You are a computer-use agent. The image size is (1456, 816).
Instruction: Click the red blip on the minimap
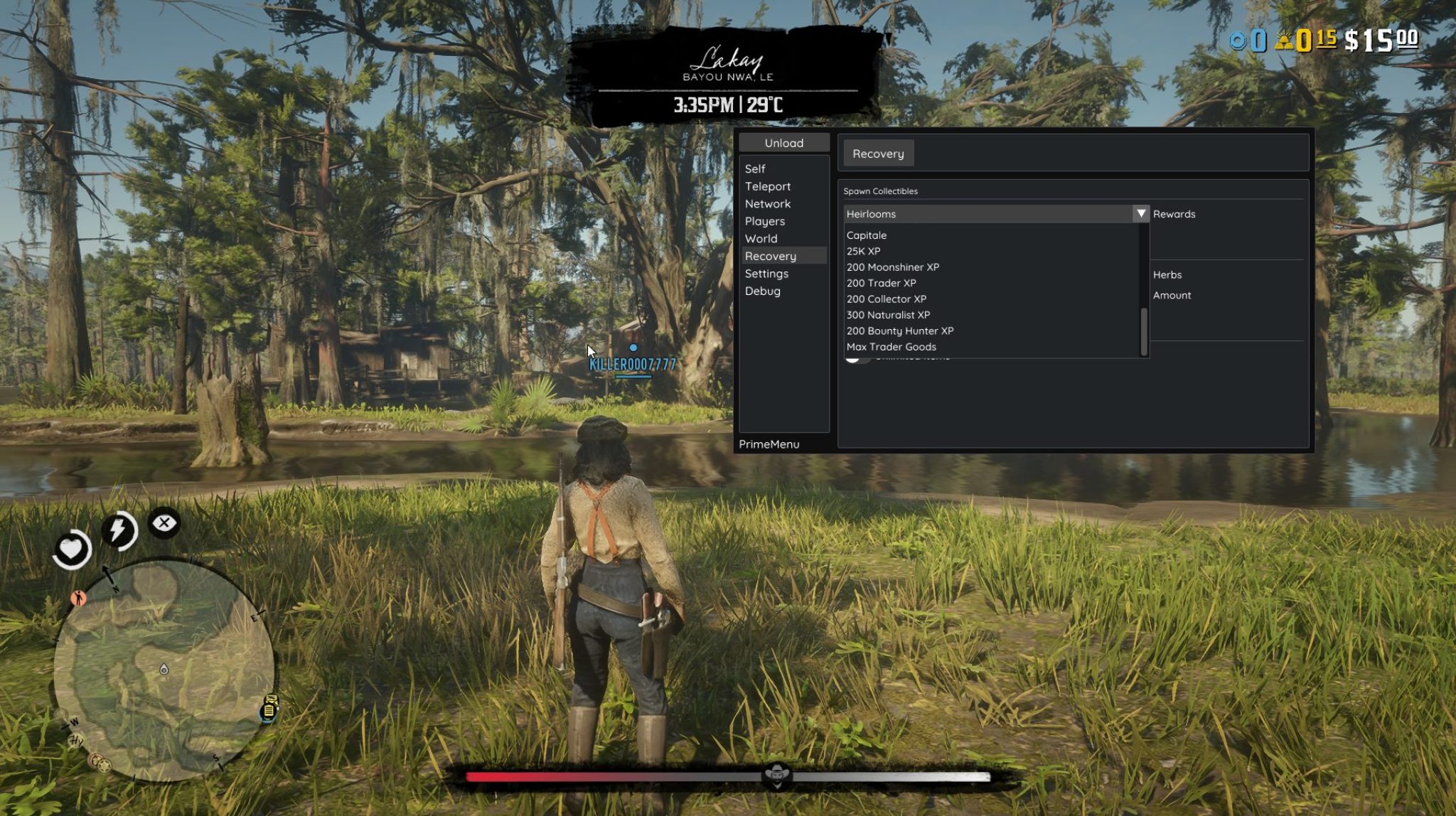point(78,598)
